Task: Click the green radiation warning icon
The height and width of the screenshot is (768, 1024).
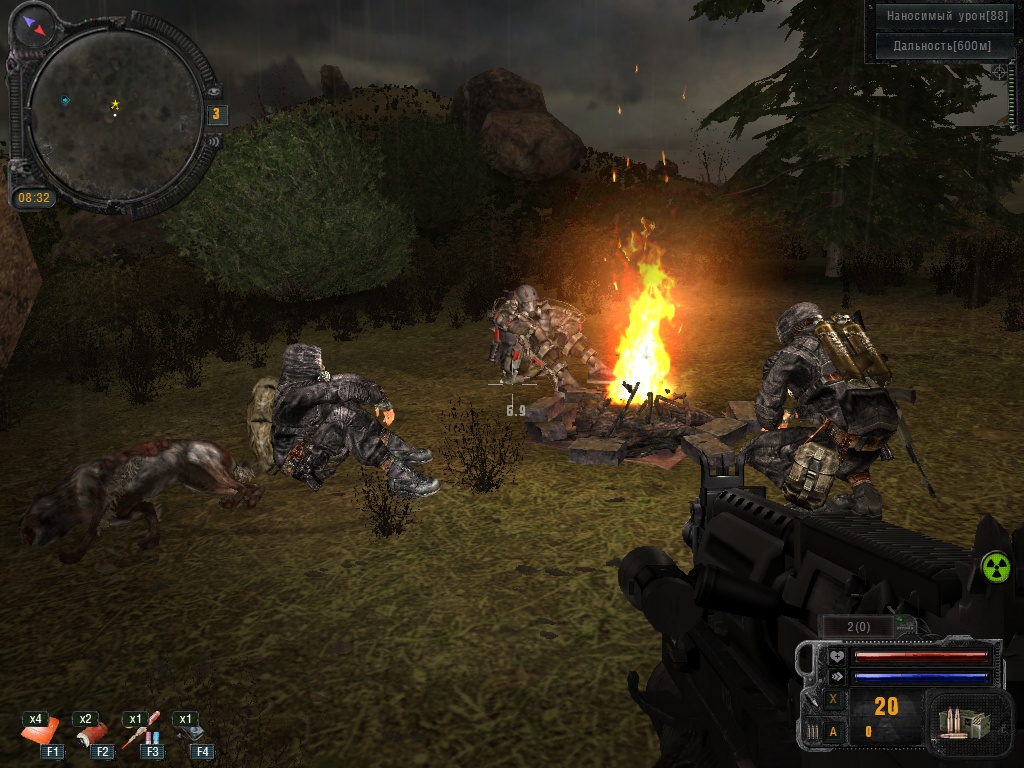Action: click(x=996, y=567)
